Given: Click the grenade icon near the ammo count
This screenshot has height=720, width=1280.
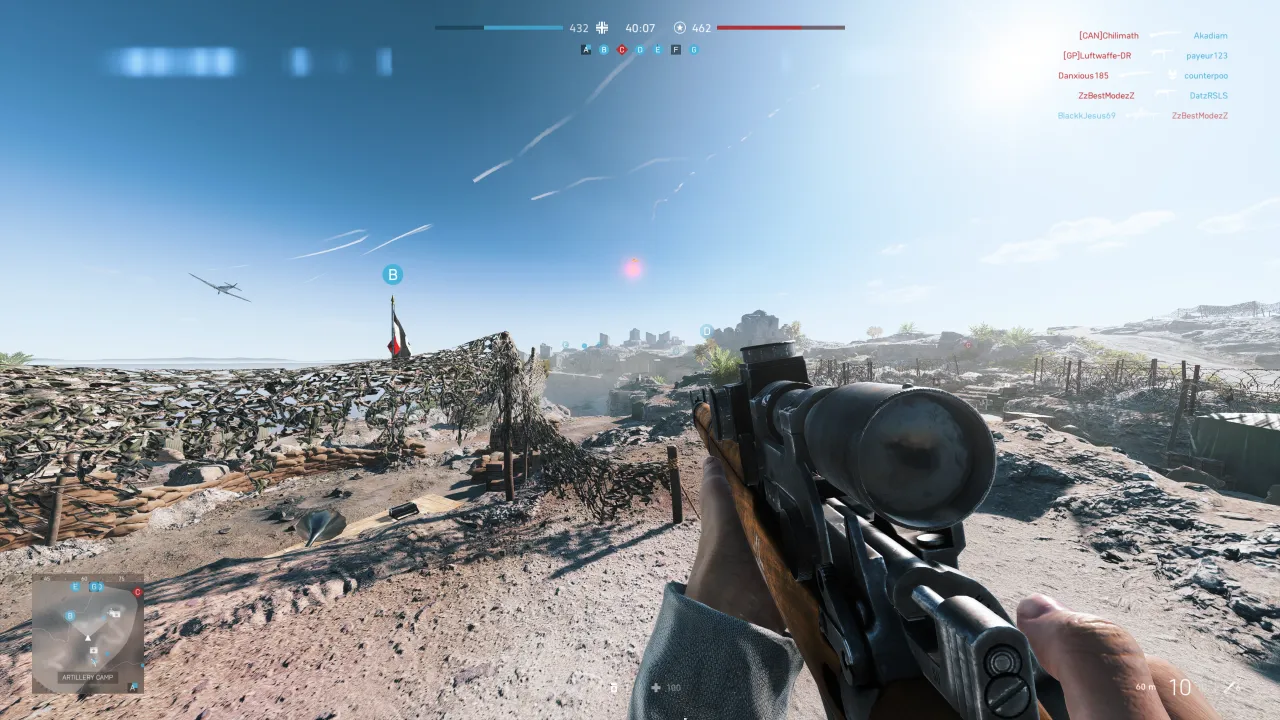Looking at the screenshot, I should [x=614, y=687].
